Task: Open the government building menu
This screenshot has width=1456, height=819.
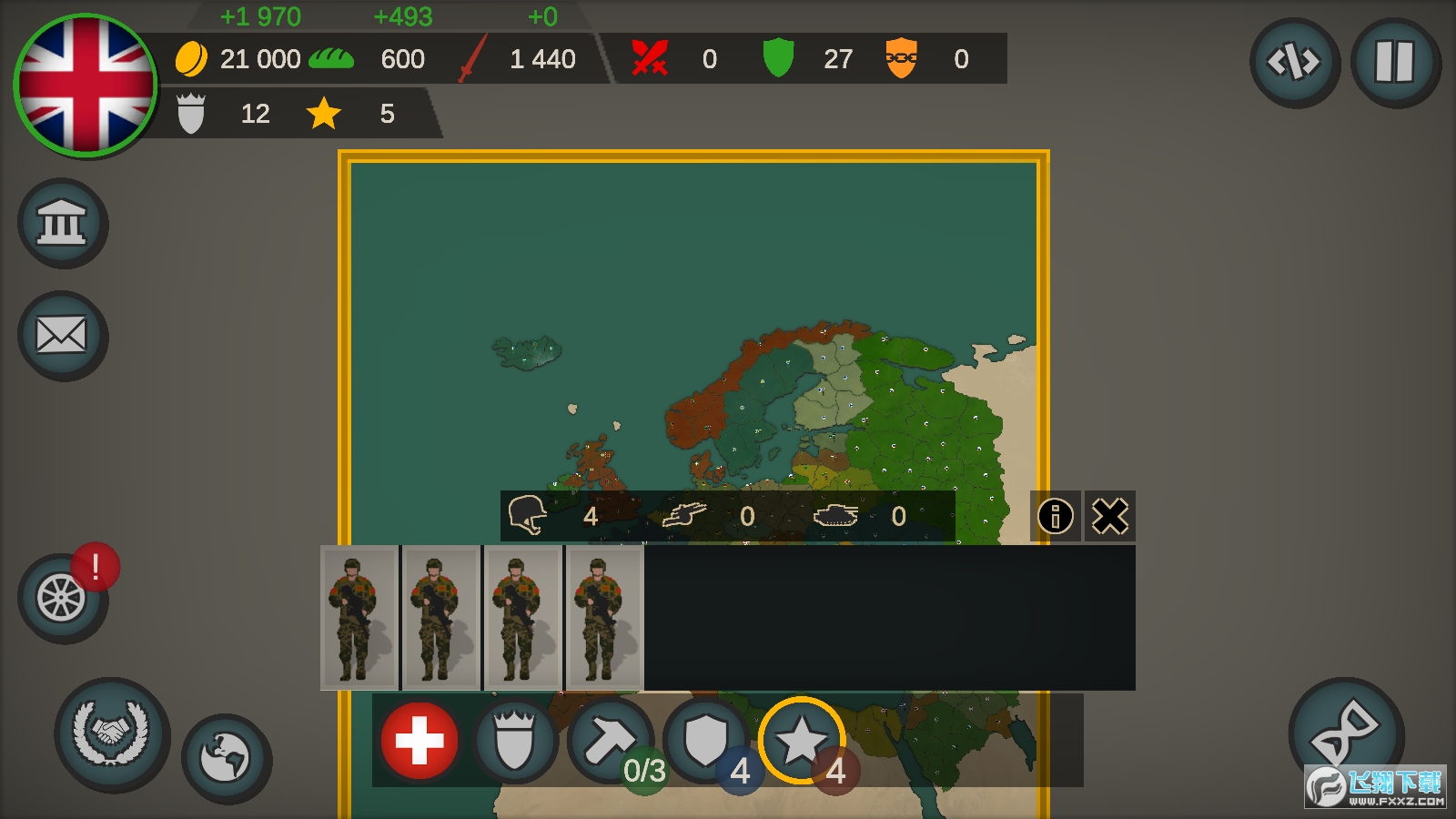Action: point(62,223)
